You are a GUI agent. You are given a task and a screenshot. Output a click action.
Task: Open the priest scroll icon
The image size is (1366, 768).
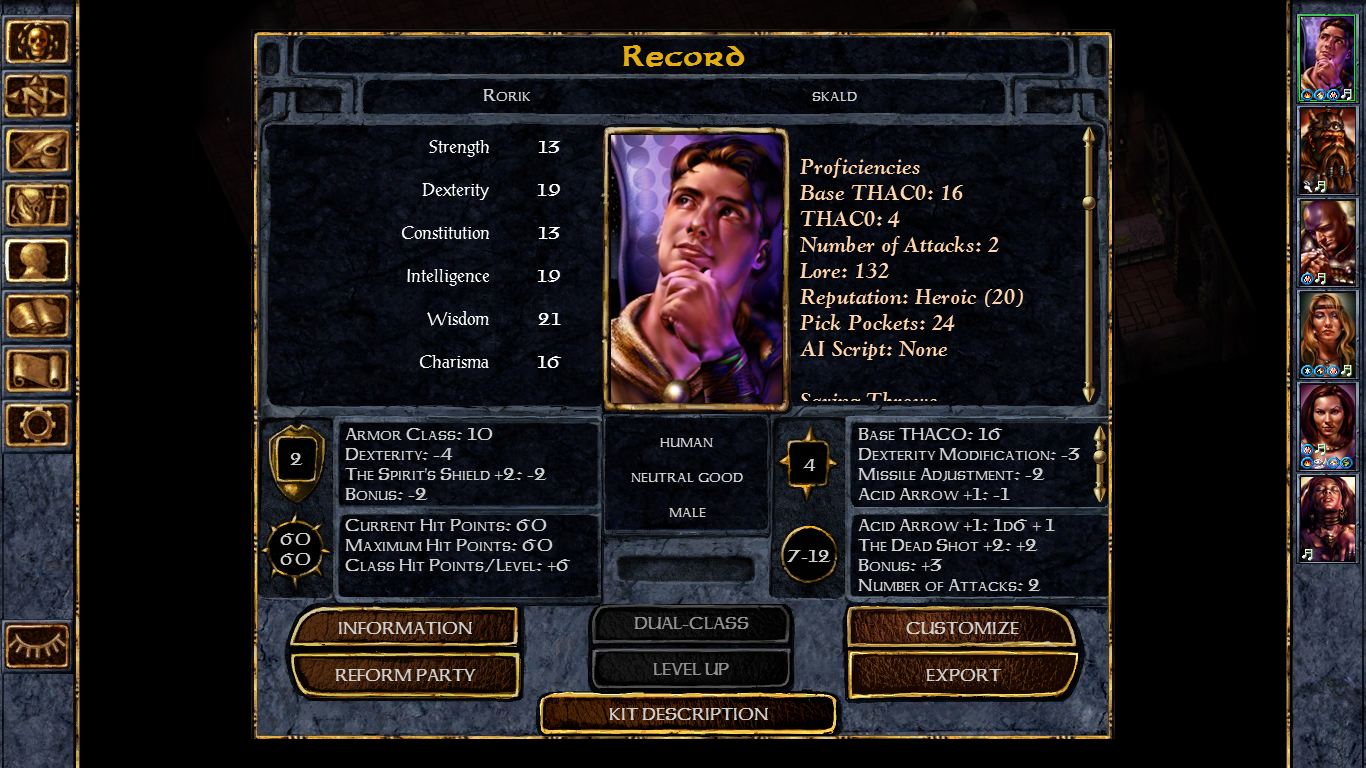pyautogui.click(x=38, y=370)
